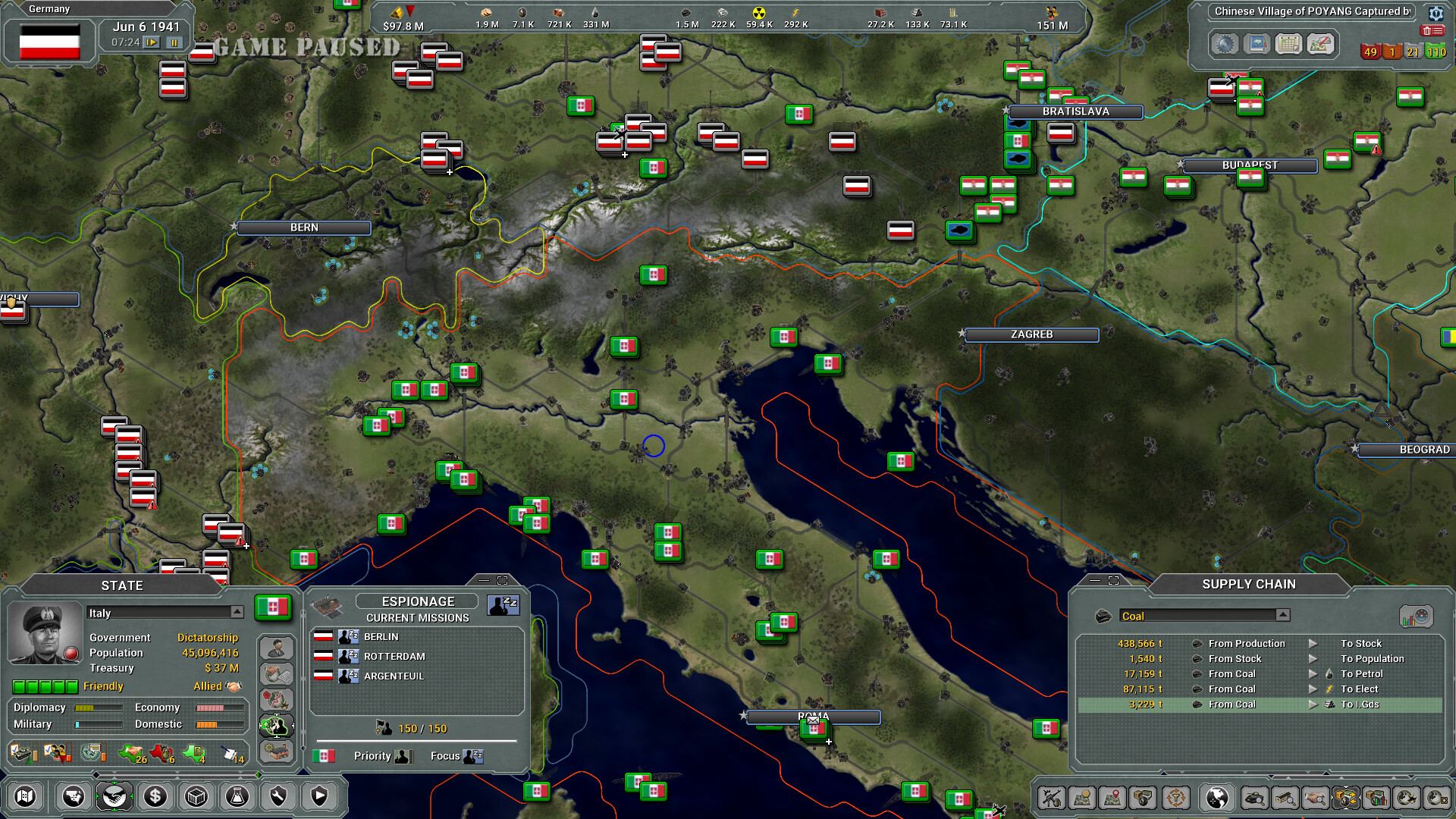Open the game settings gear icon
1456x819 pixels.
[x=1436, y=14]
